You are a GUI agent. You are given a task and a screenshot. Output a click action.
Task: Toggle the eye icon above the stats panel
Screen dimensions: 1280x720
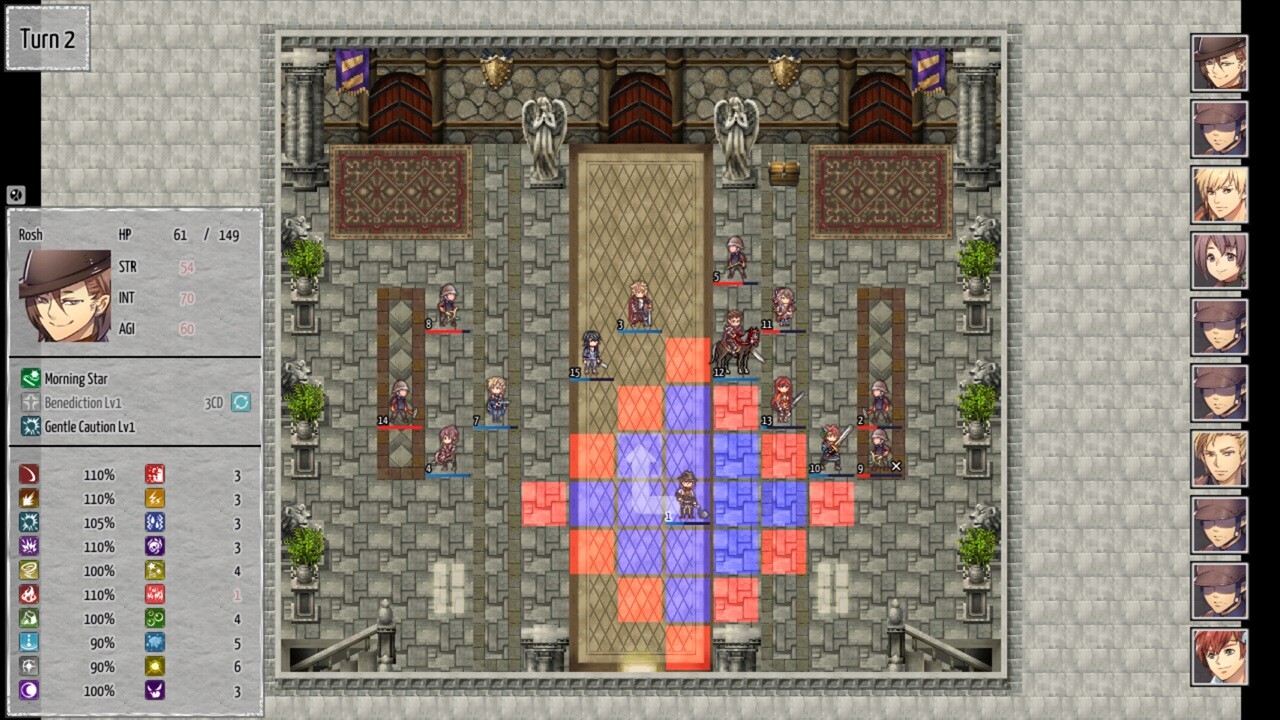click(x=14, y=195)
